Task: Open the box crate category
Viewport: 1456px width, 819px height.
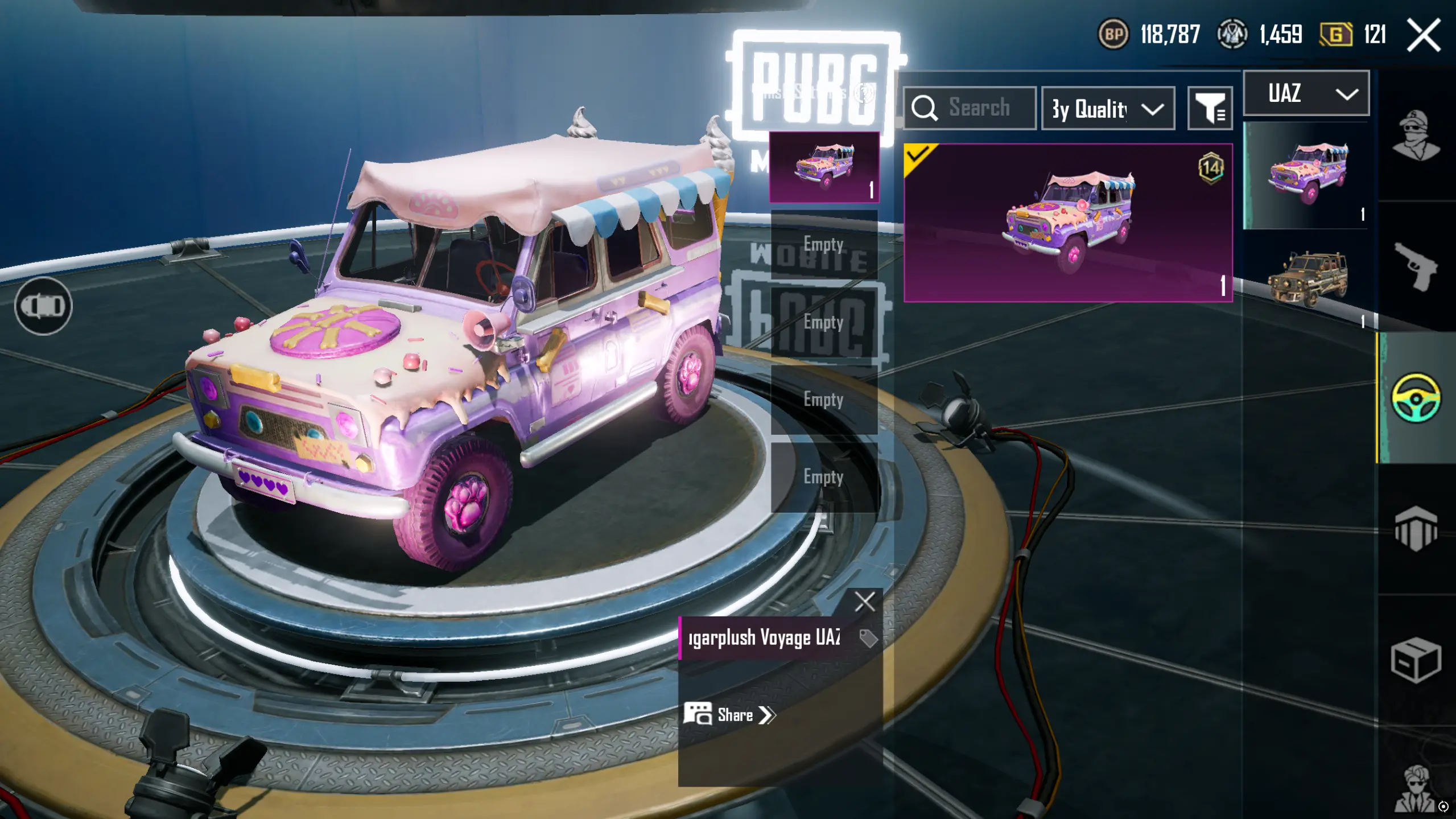Action: point(1416,660)
